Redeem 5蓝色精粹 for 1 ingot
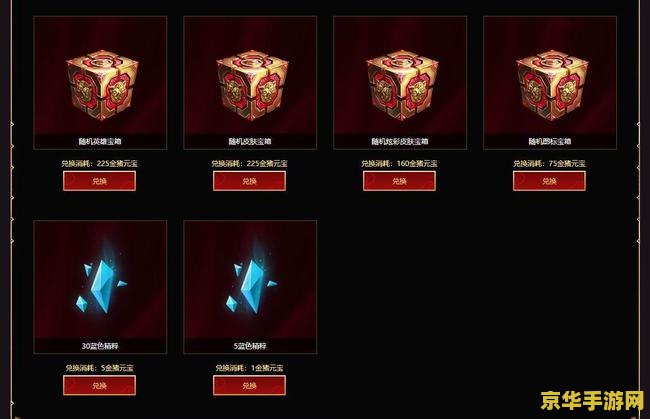Viewport: 650px width, 419px height. click(x=249, y=385)
